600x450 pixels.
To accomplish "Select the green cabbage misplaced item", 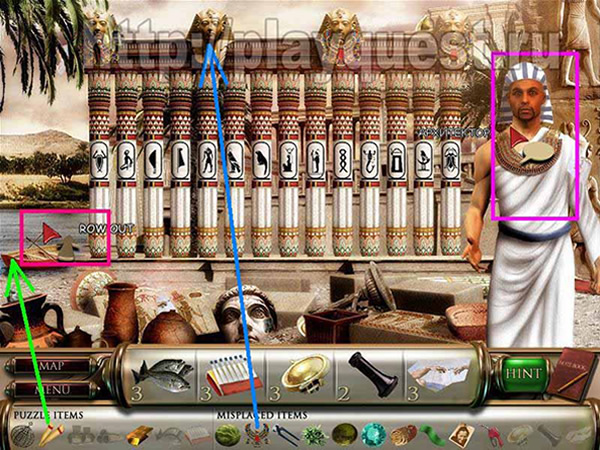I will tap(227, 434).
